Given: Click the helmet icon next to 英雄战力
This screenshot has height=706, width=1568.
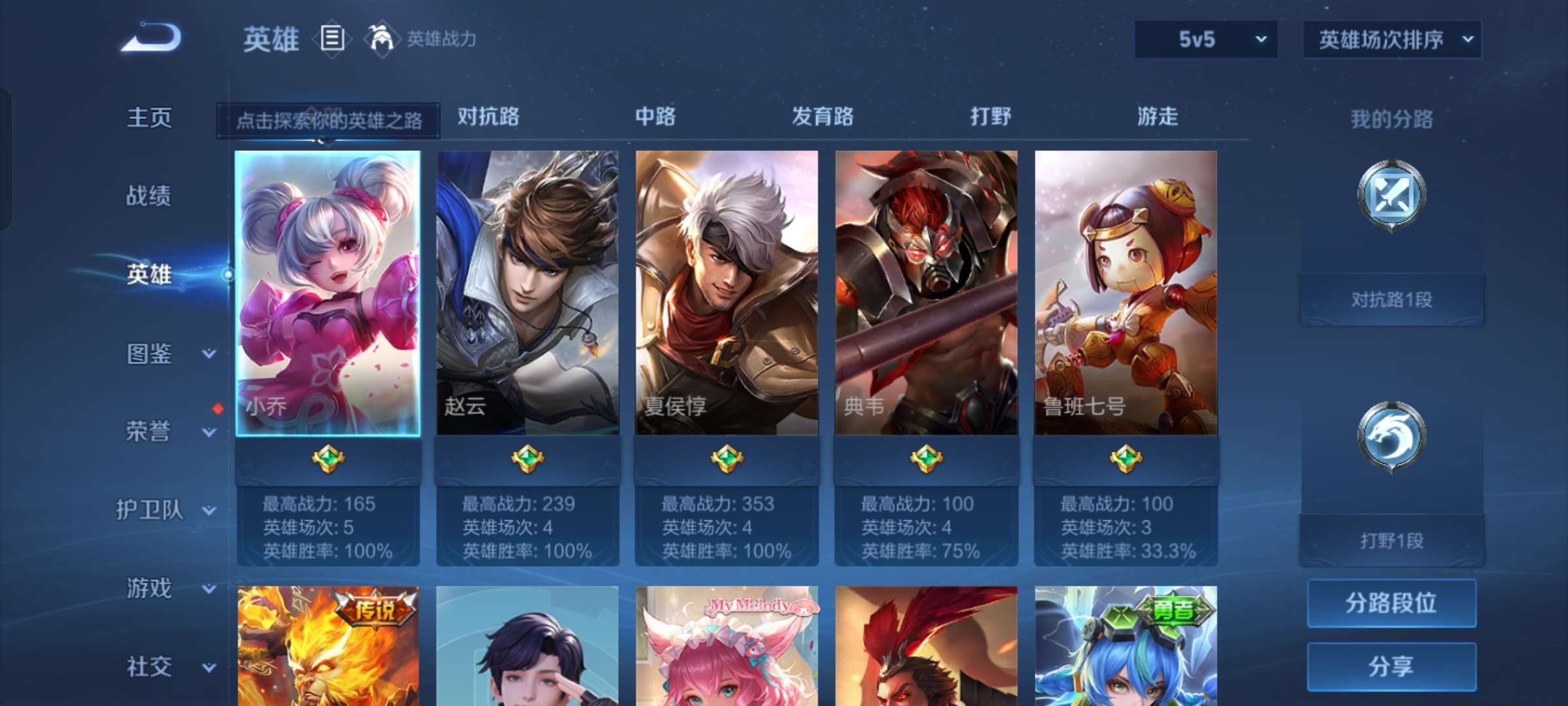Looking at the screenshot, I should click(379, 38).
